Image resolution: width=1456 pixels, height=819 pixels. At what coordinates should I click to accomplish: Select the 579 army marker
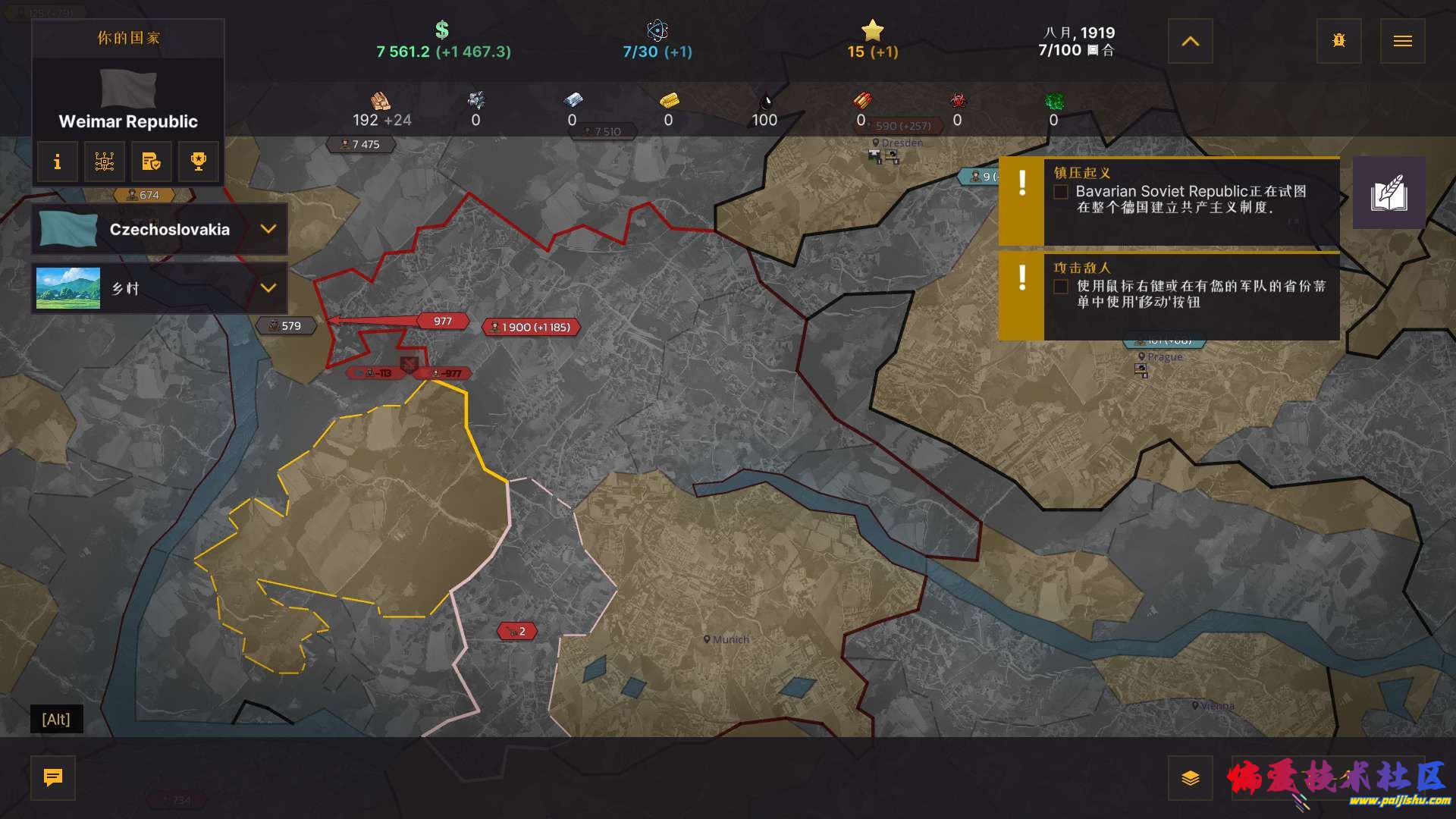pyautogui.click(x=286, y=326)
